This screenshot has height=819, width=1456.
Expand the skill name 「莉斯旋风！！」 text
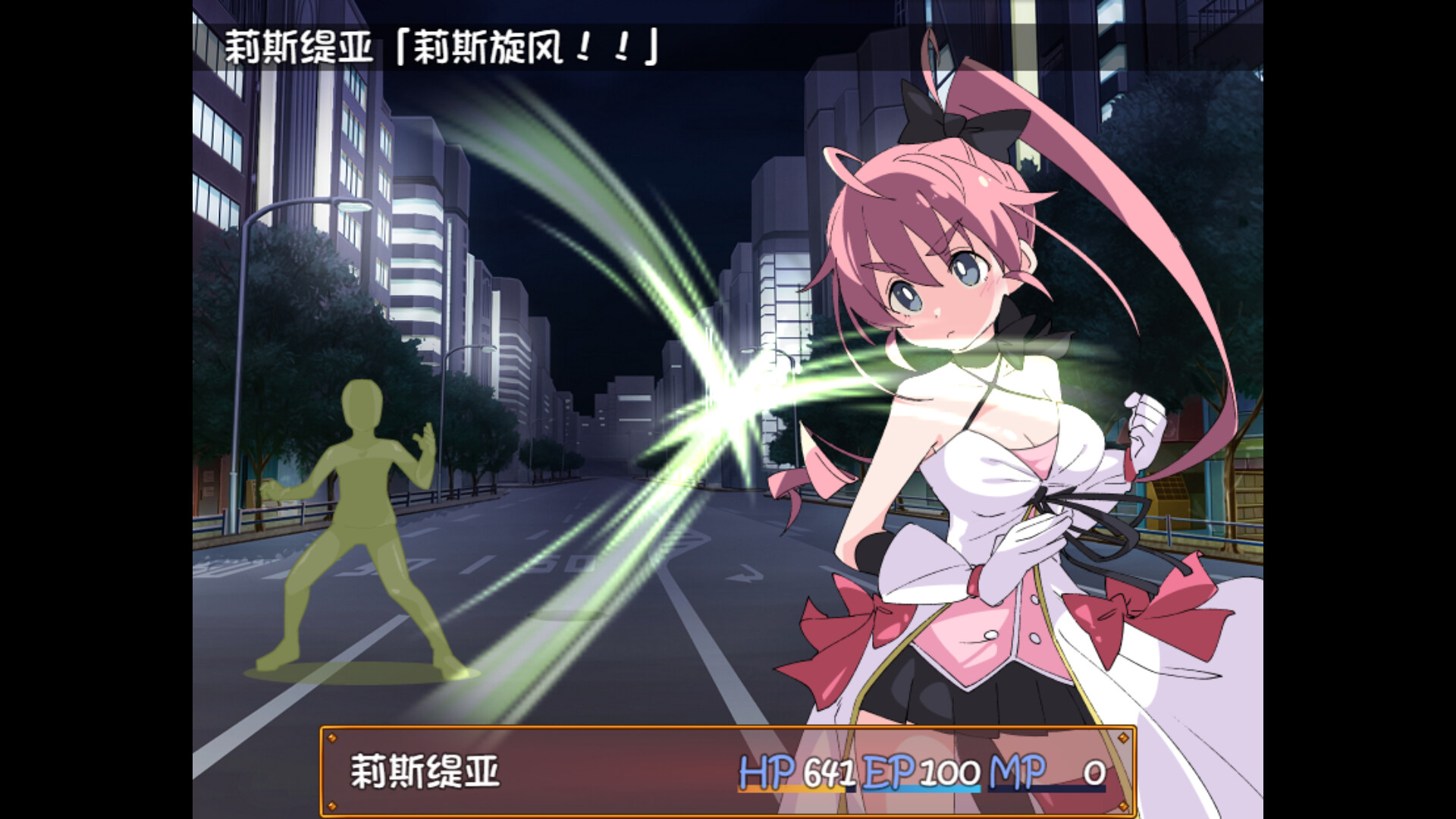(x=531, y=45)
